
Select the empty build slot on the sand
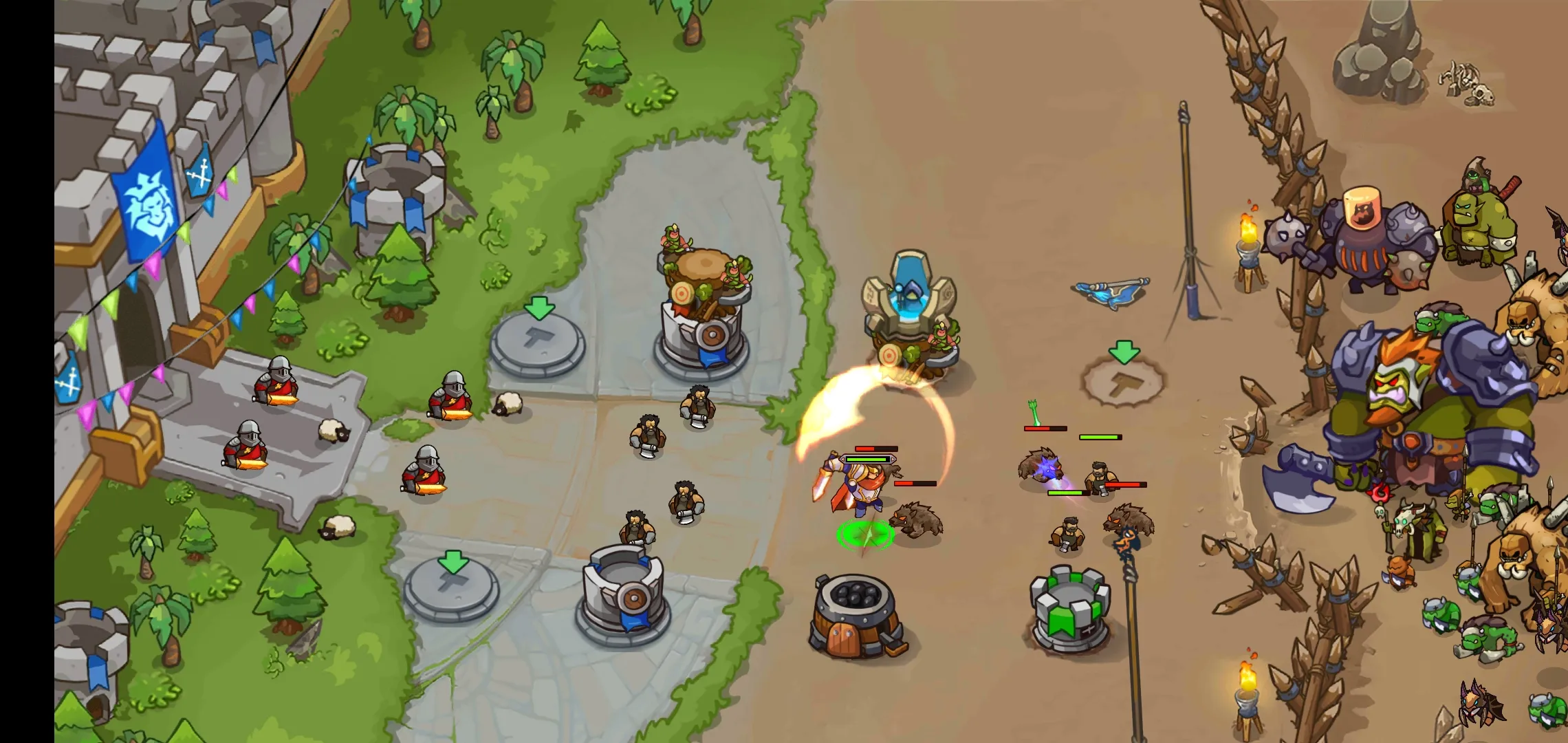[1124, 380]
